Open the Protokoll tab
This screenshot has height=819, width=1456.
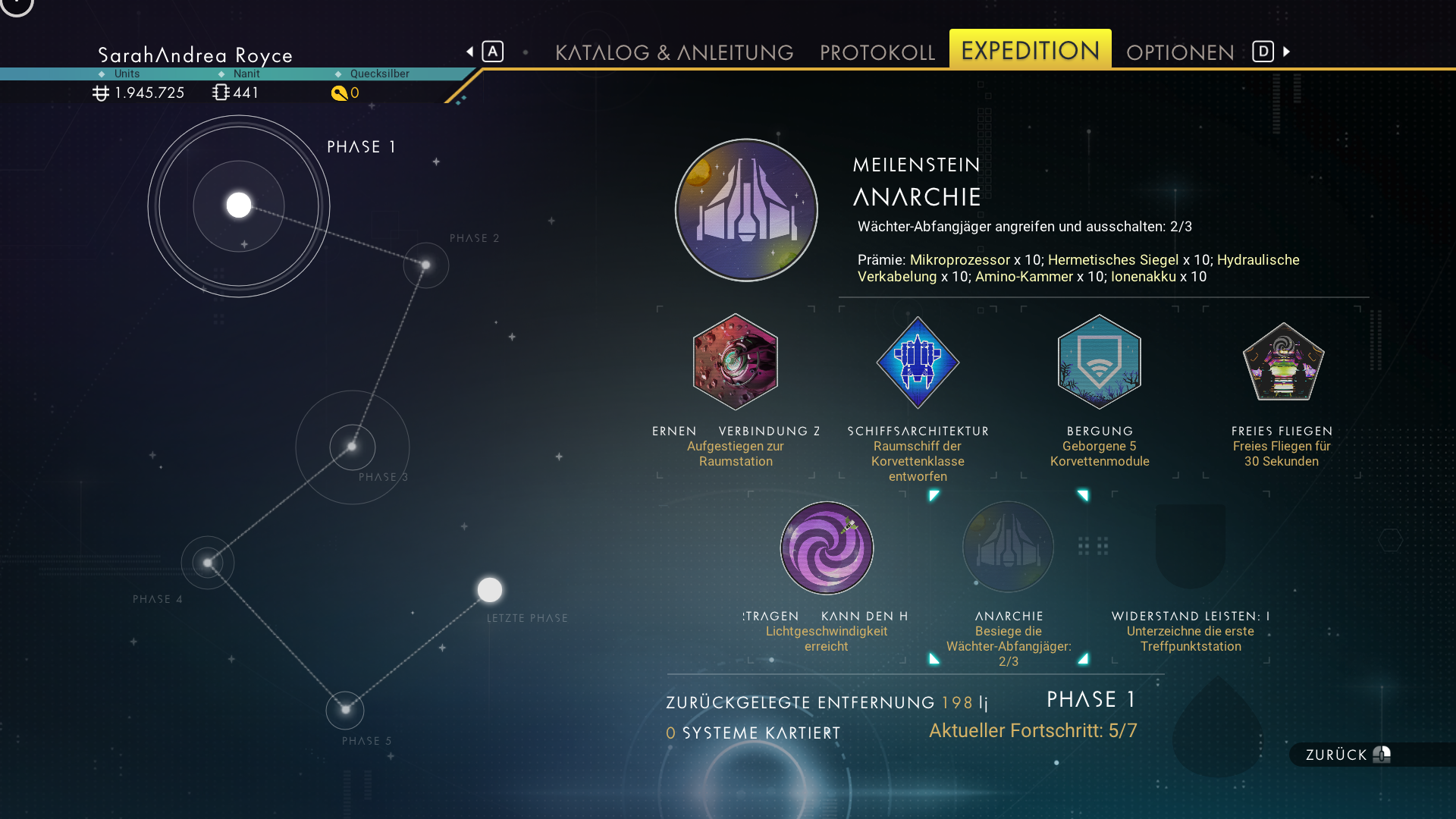pos(877,52)
